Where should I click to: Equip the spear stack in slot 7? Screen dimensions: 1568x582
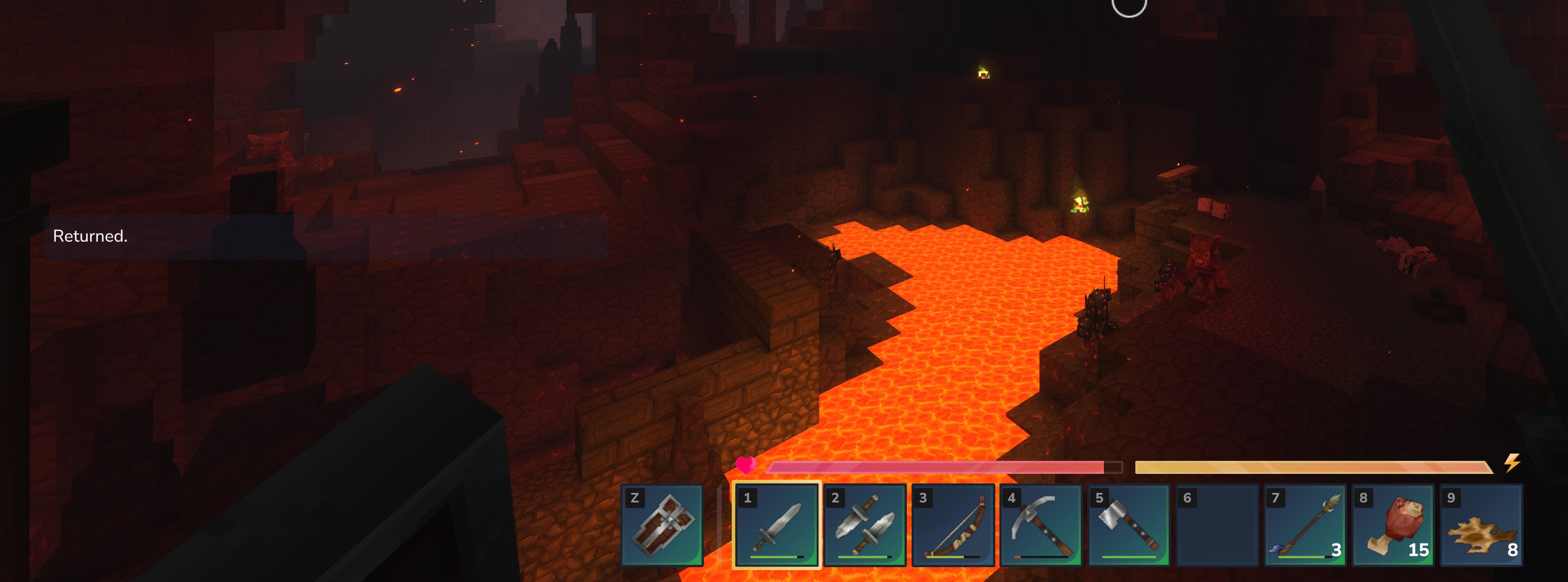[x=1304, y=525]
